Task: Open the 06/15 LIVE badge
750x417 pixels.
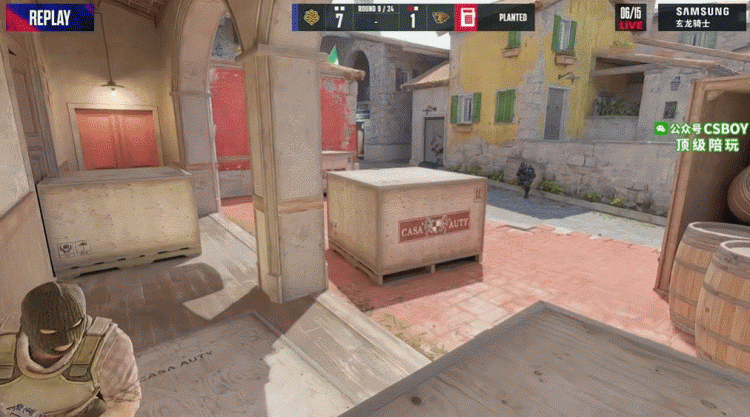Action: 630,17
